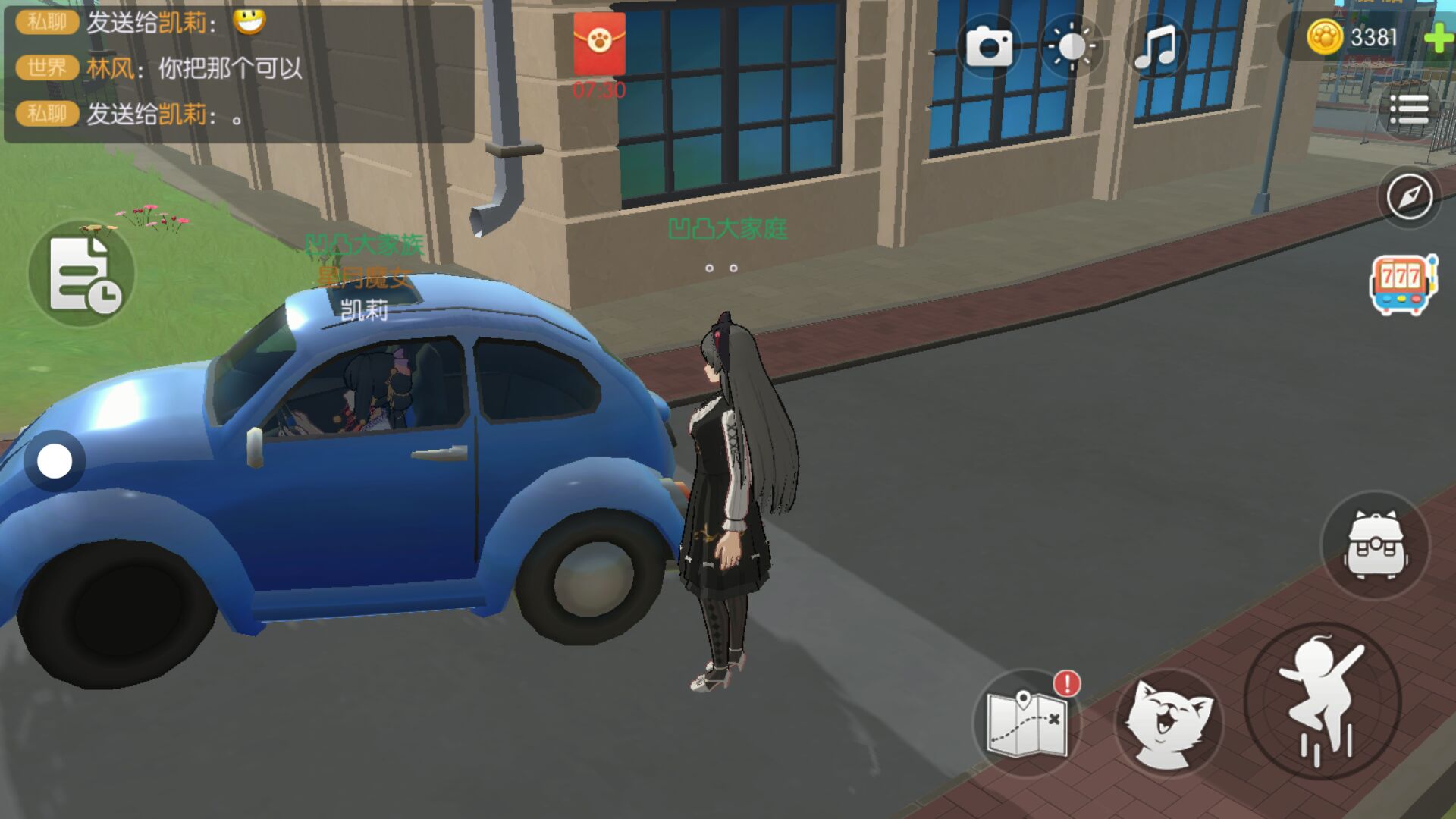The width and height of the screenshot is (1456, 819).
Task: Toggle the sun brightness icon
Action: tap(1071, 46)
